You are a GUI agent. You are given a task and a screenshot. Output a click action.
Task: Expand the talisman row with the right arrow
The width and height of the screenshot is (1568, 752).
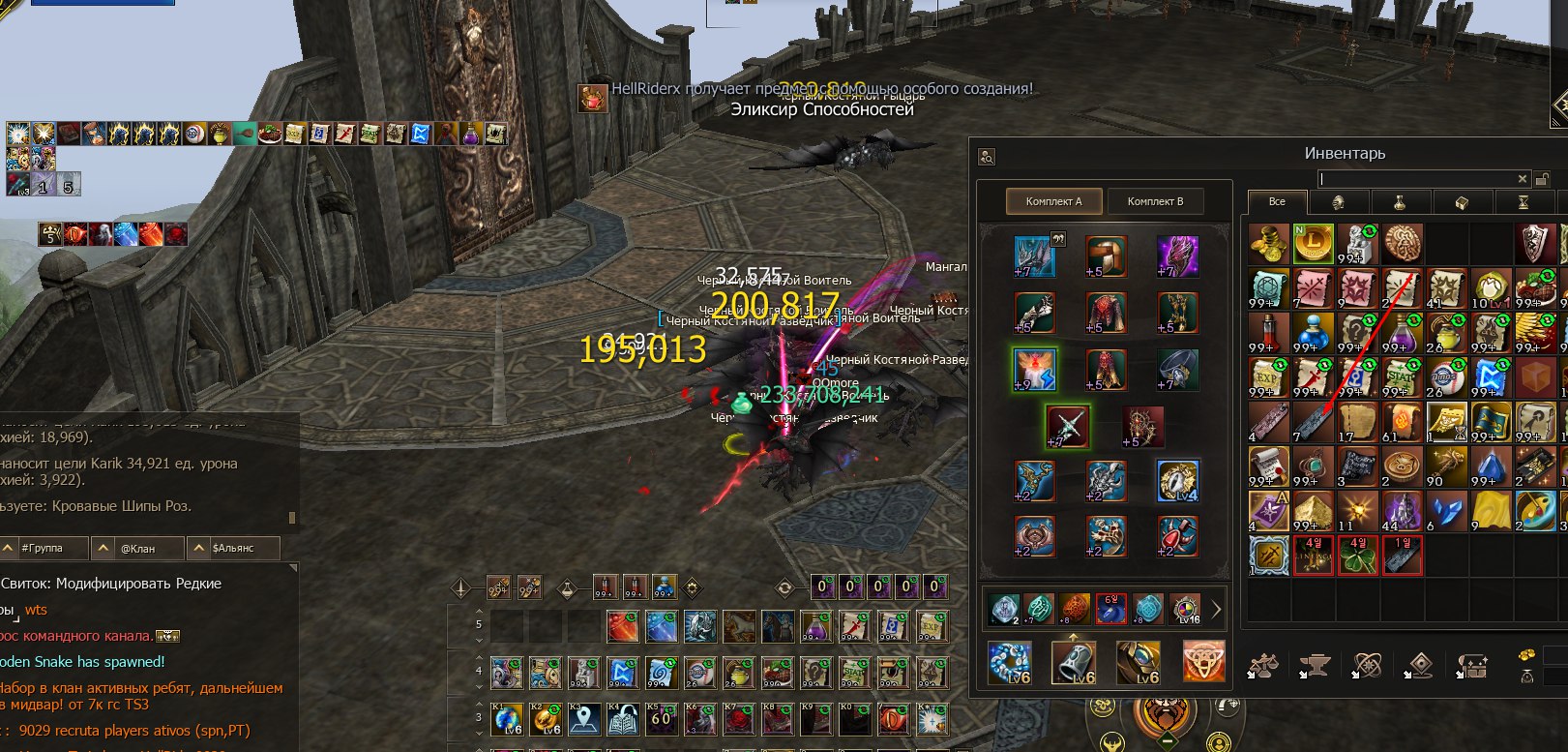tap(1216, 610)
